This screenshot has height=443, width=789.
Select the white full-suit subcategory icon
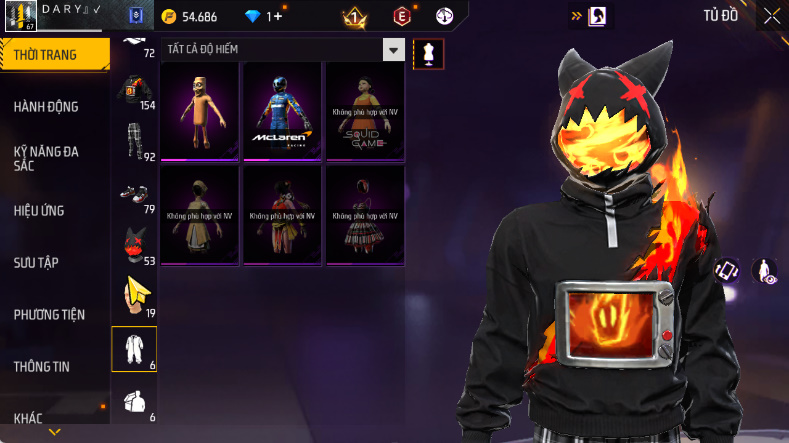[x=134, y=348]
